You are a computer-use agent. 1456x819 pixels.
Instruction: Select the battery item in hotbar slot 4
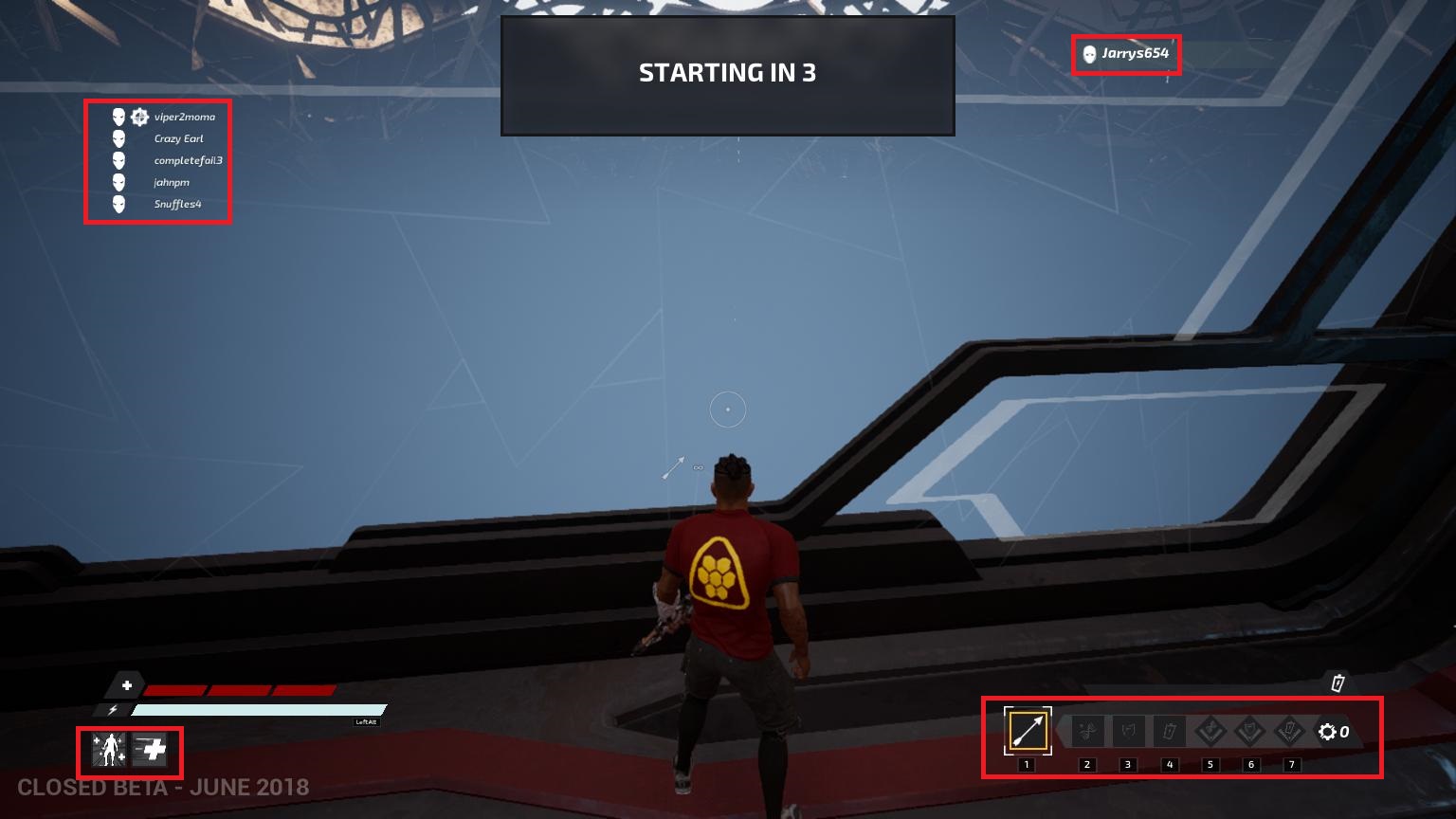1169,731
